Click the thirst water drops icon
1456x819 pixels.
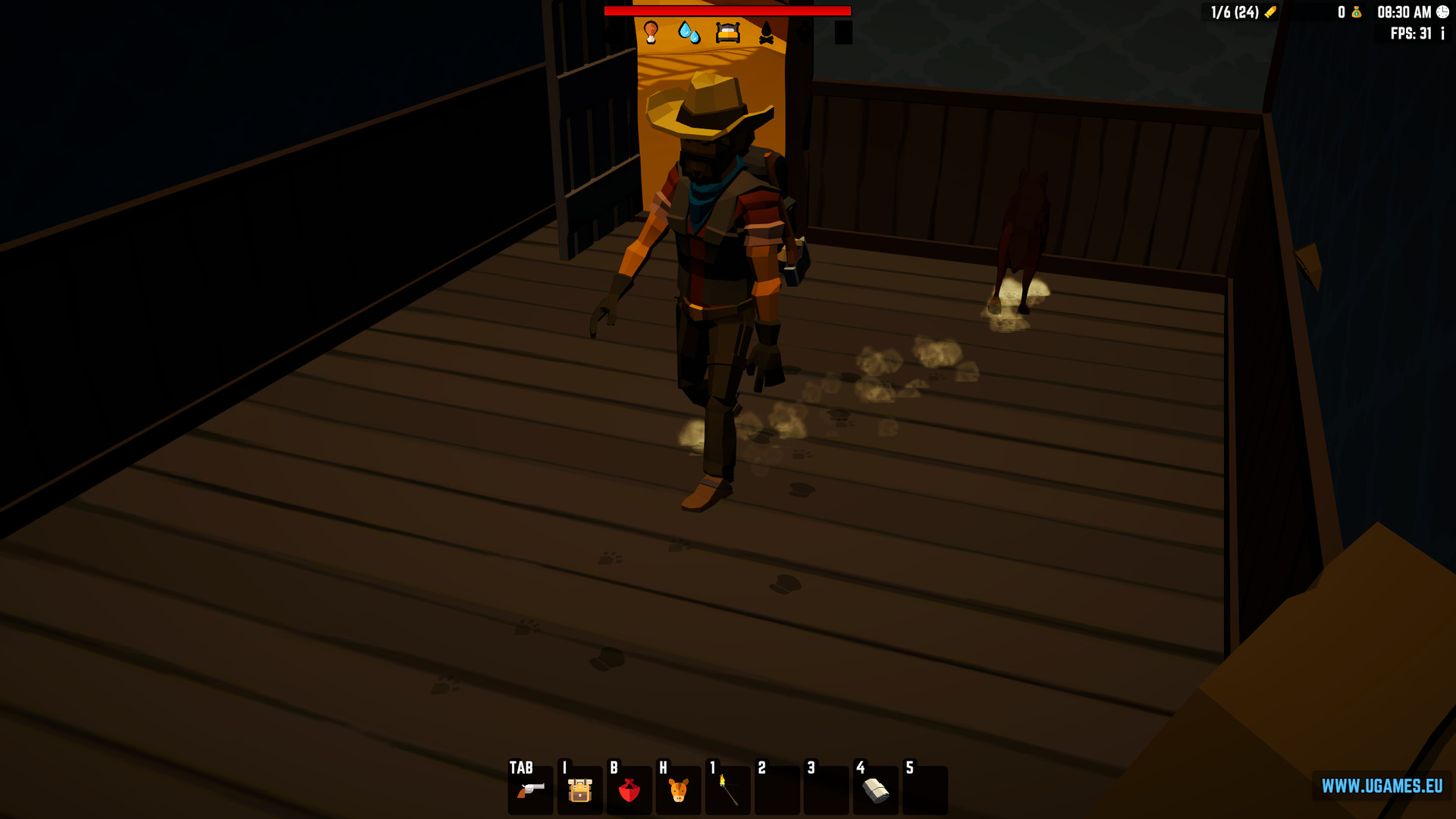pyautogui.click(x=690, y=33)
